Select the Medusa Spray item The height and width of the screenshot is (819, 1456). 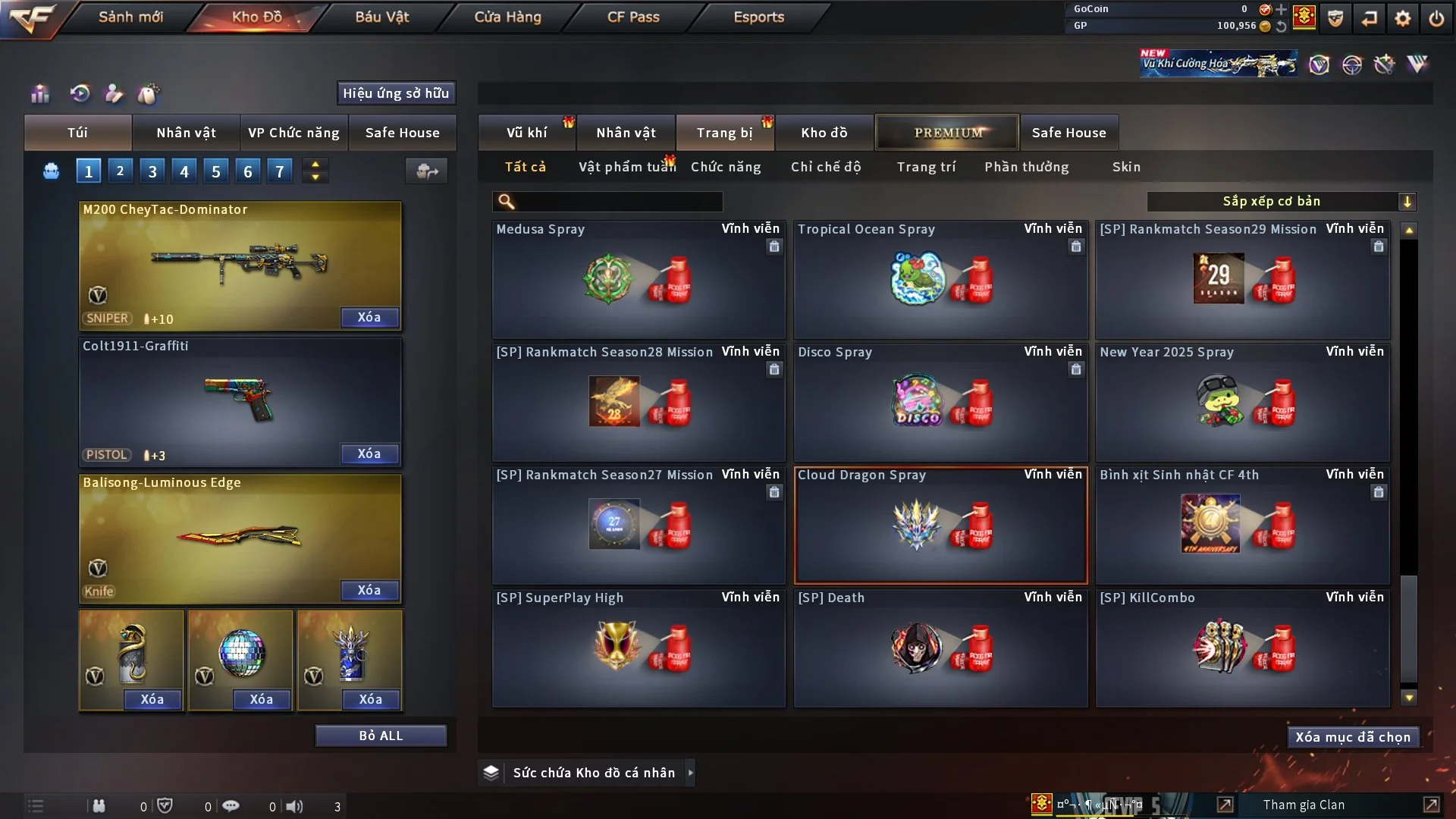click(x=638, y=279)
